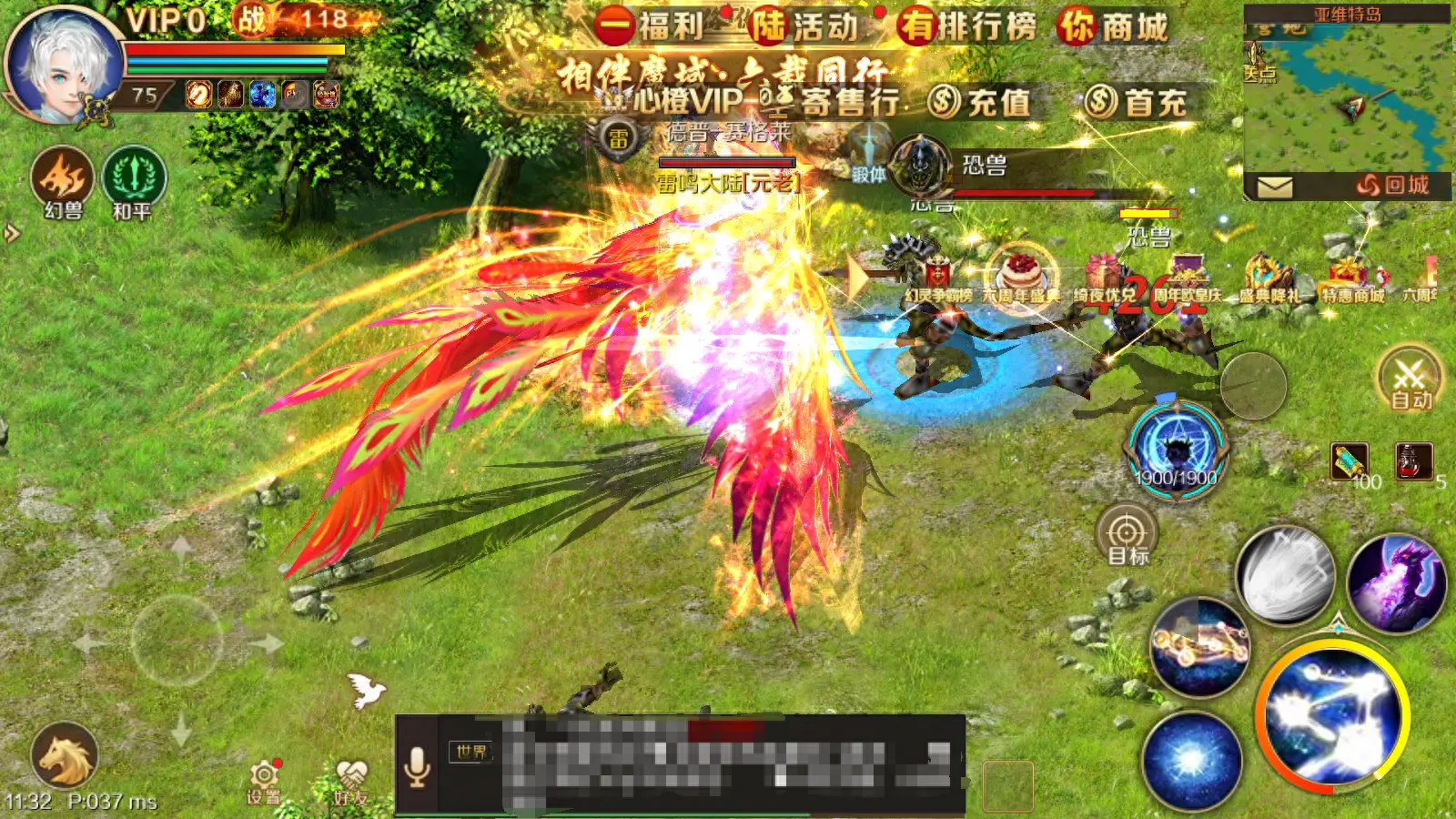Open the 好友 friends list
The image size is (1456, 819).
(x=350, y=781)
